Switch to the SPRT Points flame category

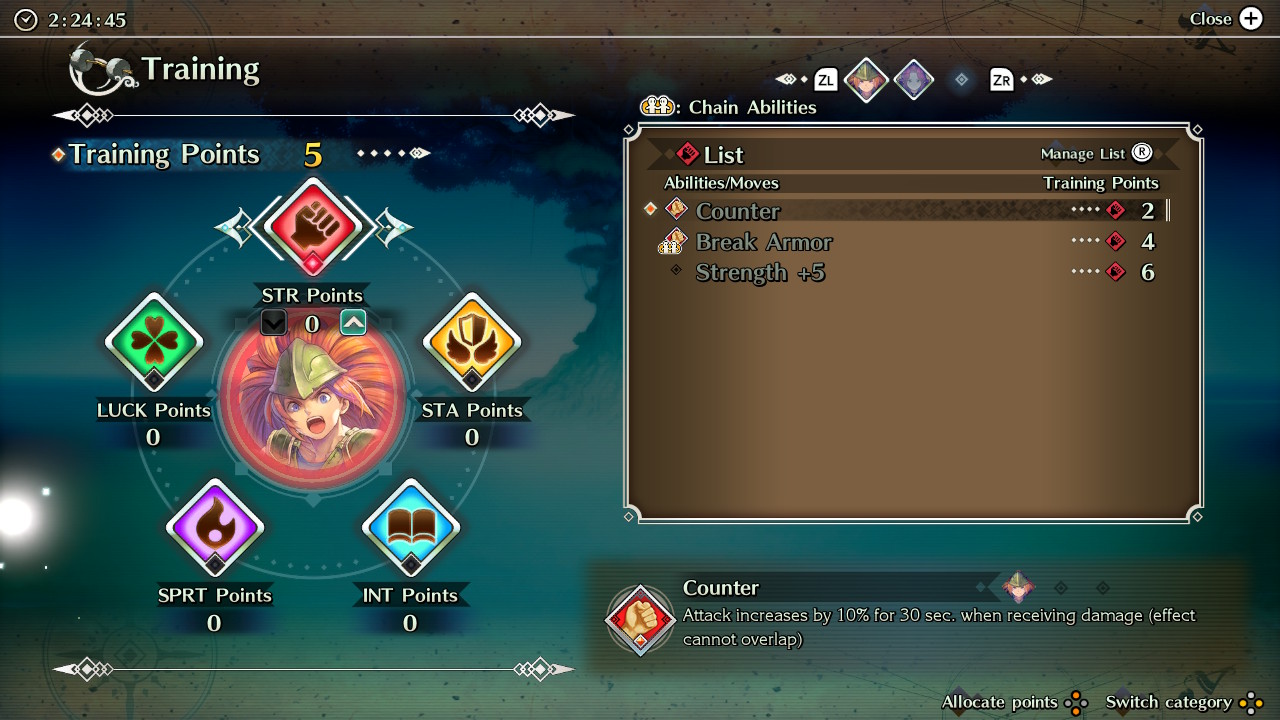tap(214, 527)
